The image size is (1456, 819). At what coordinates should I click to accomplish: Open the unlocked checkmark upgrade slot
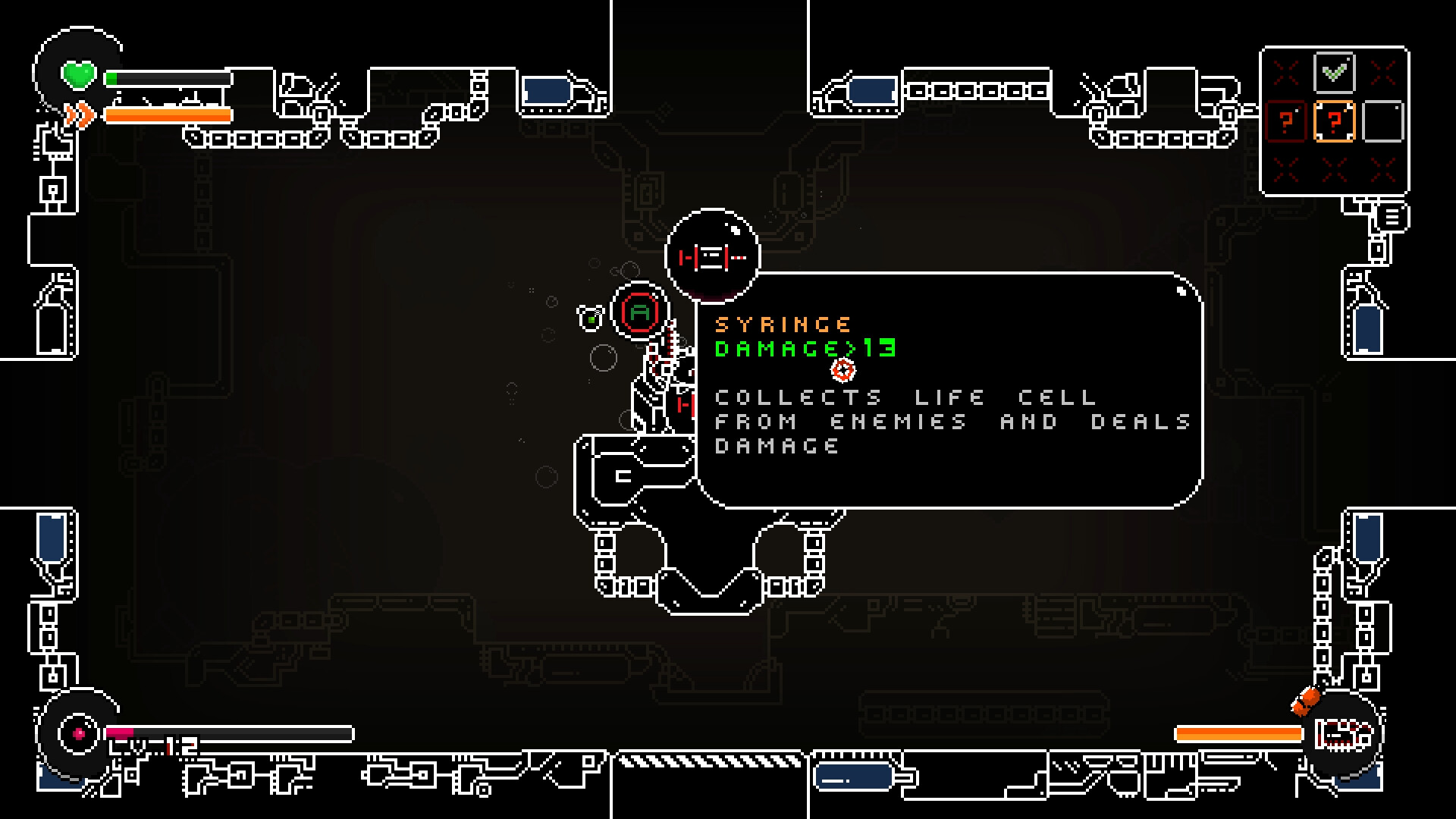click(1333, 73)
